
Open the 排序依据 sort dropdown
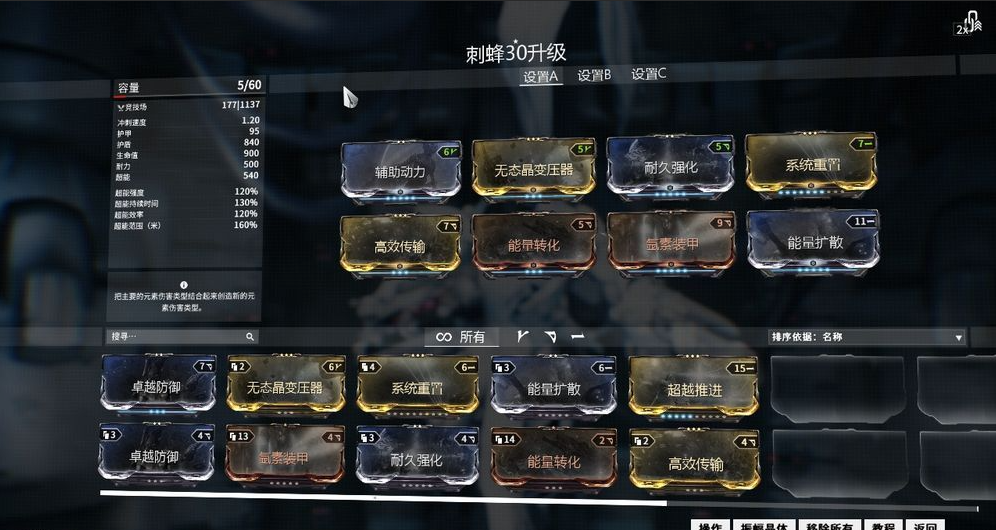(x=867, y=337)
